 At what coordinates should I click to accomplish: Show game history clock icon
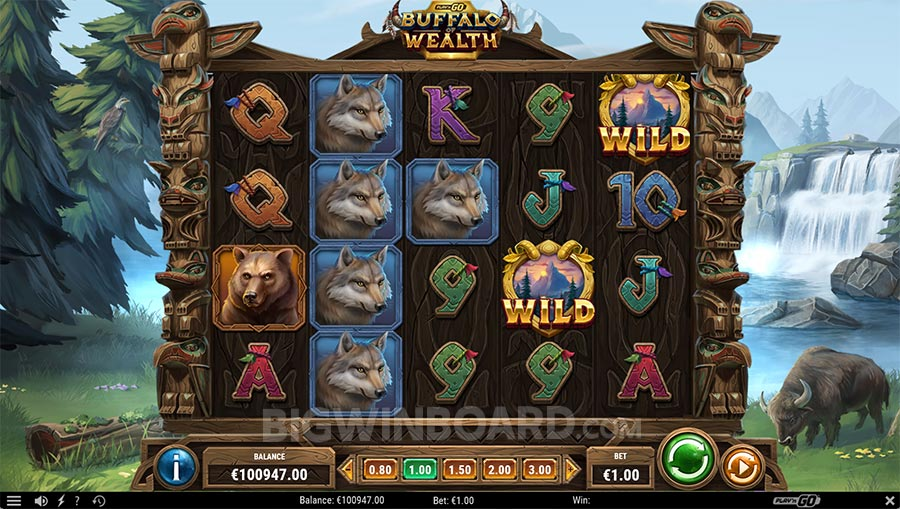click(x=99, y=500)
